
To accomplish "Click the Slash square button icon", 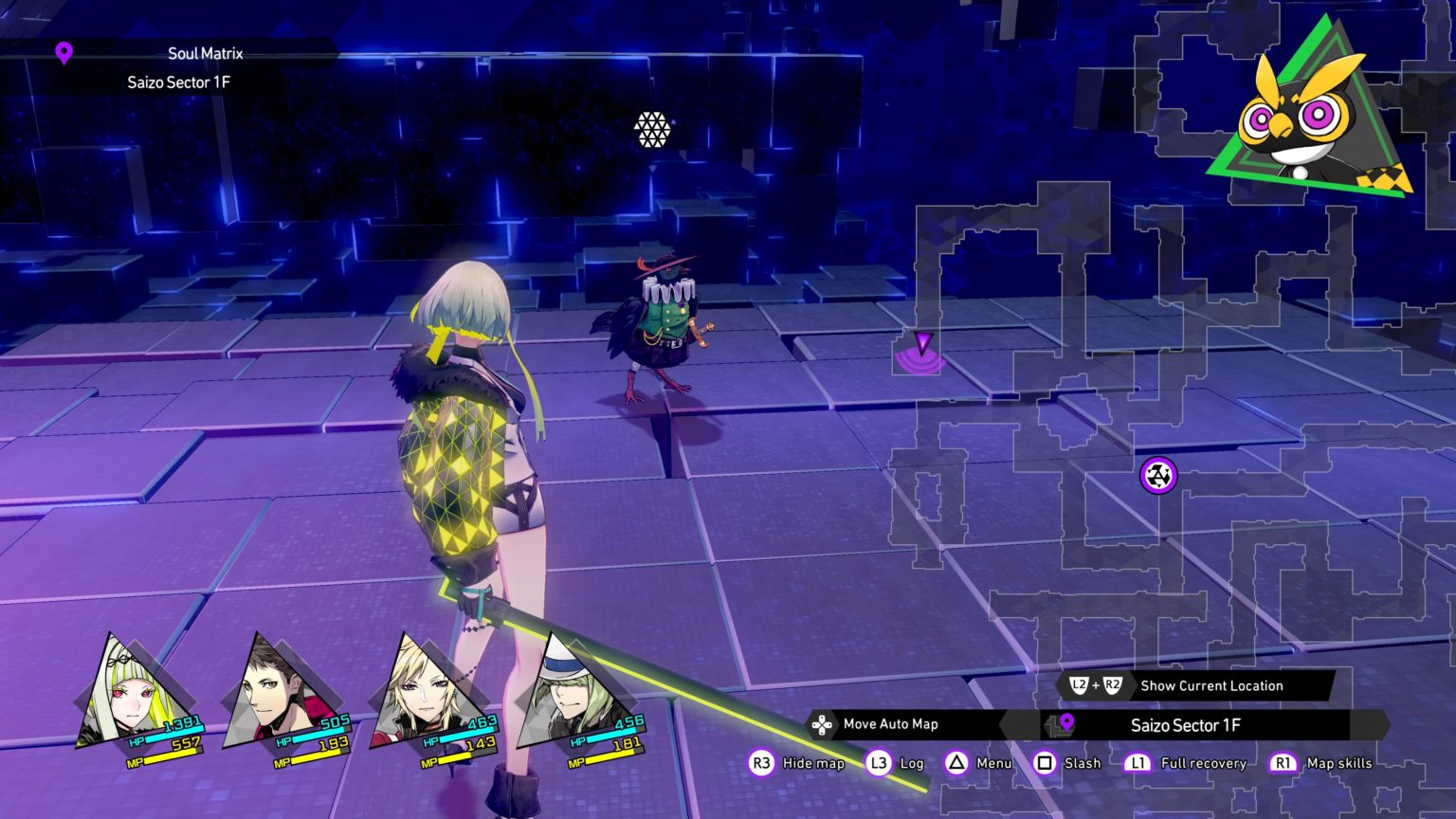I will point(1044,763).
